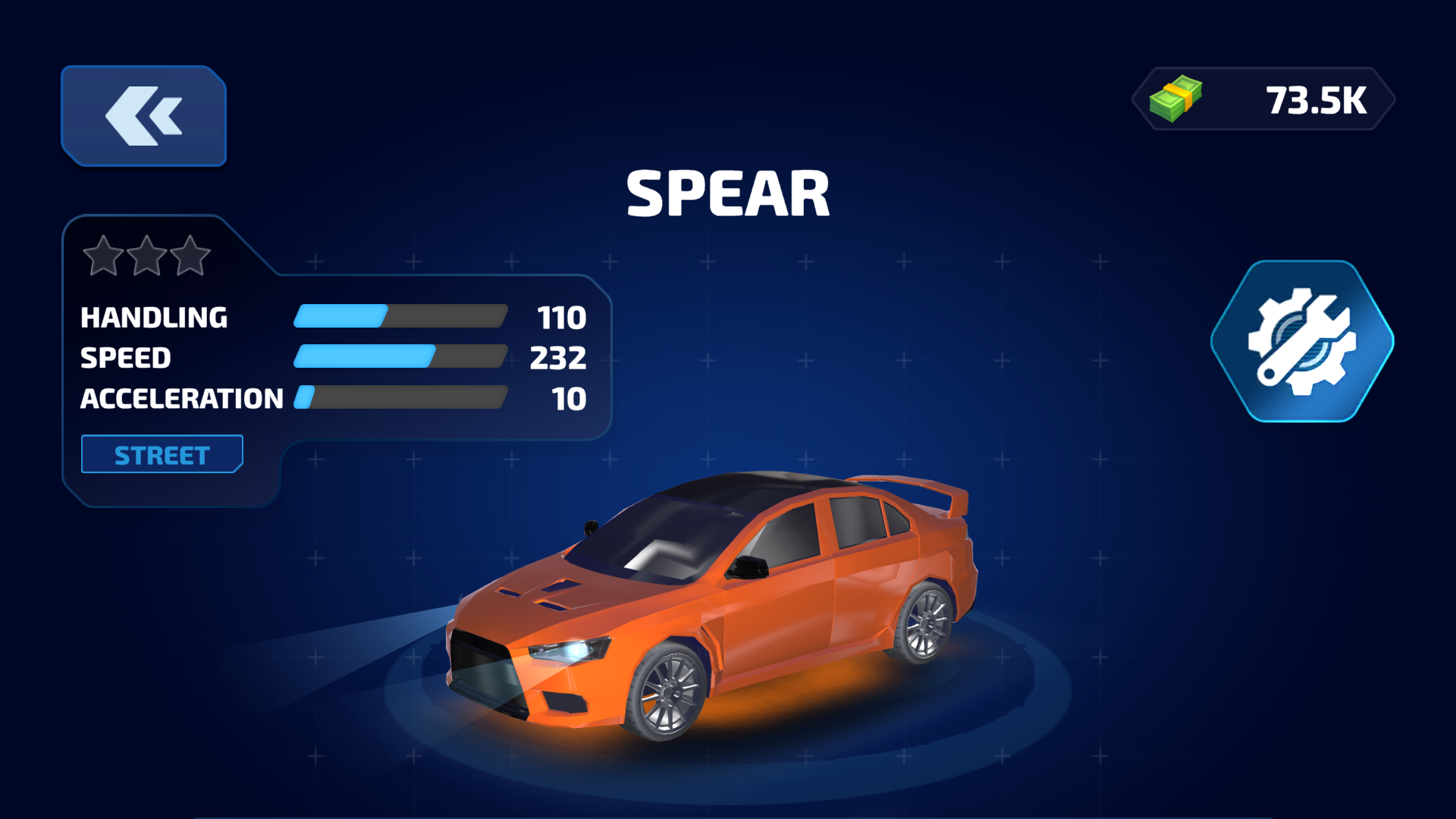
Task: Click the SPEED value of 232
Action: tap(559, 358)
